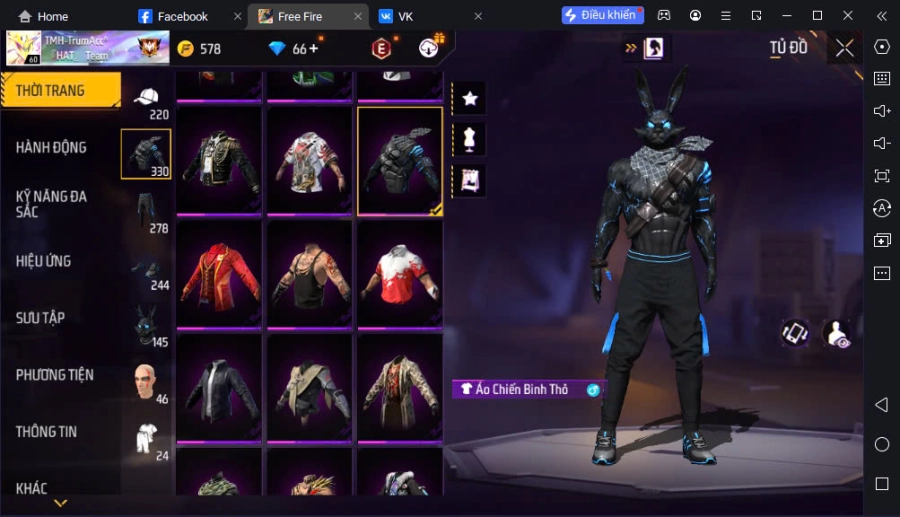Buy more diamonds with plus button
Image resolution: width=900 pixels, height=517 pixels.
point(314,49)
